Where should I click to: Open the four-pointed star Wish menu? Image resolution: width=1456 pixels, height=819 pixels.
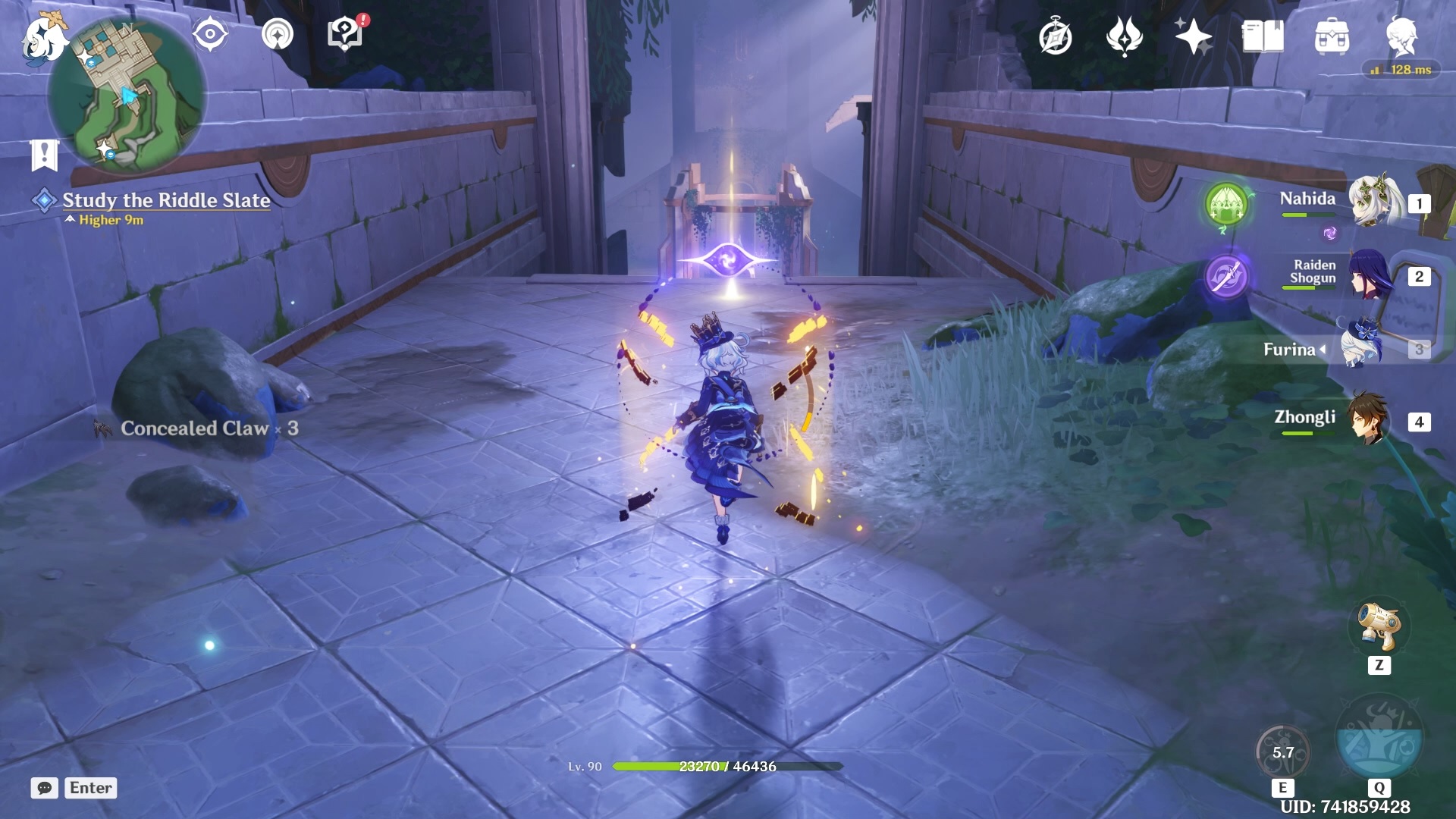click(x=1192, y=36)
